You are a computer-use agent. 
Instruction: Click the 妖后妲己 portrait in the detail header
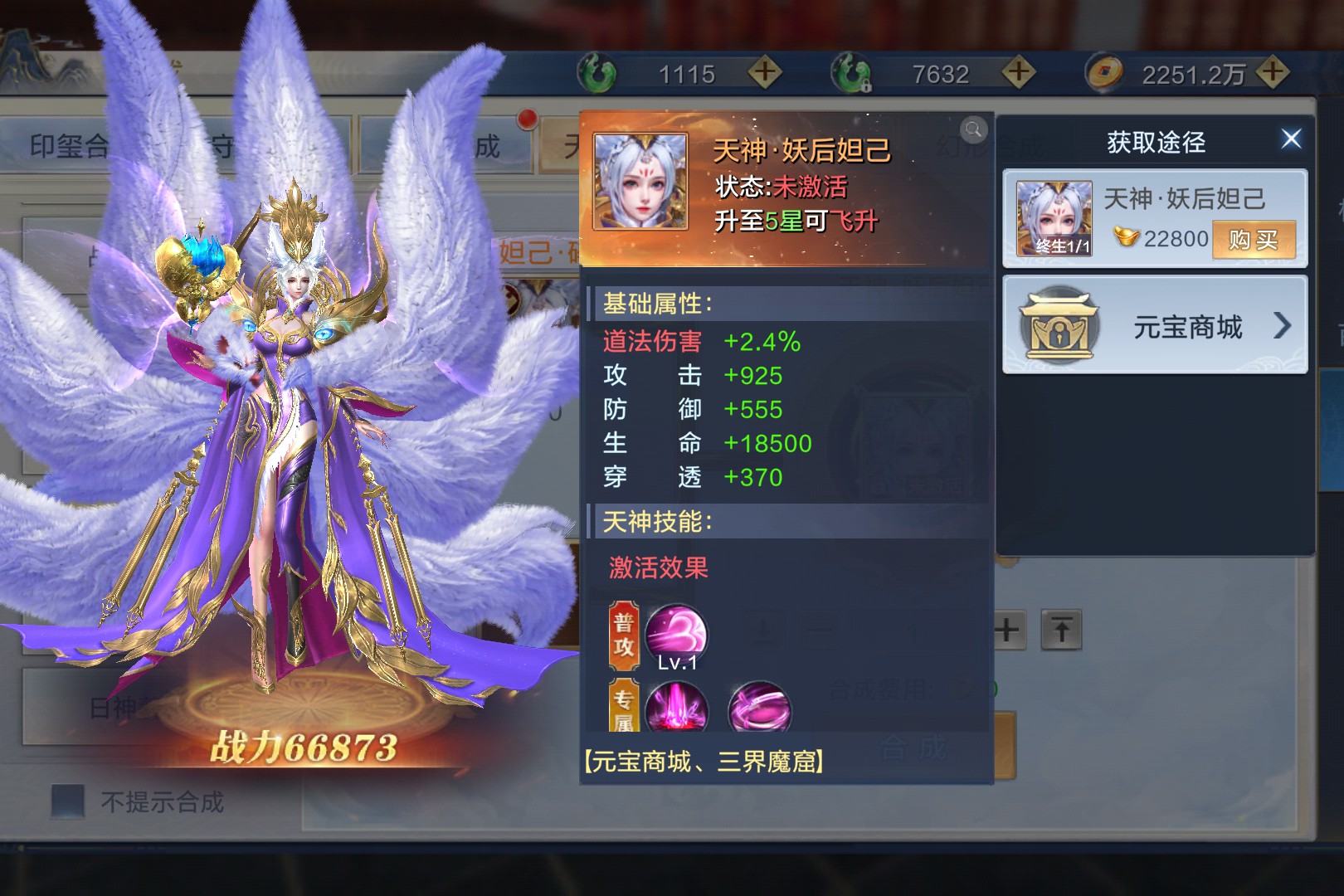(x=640, y=181)
